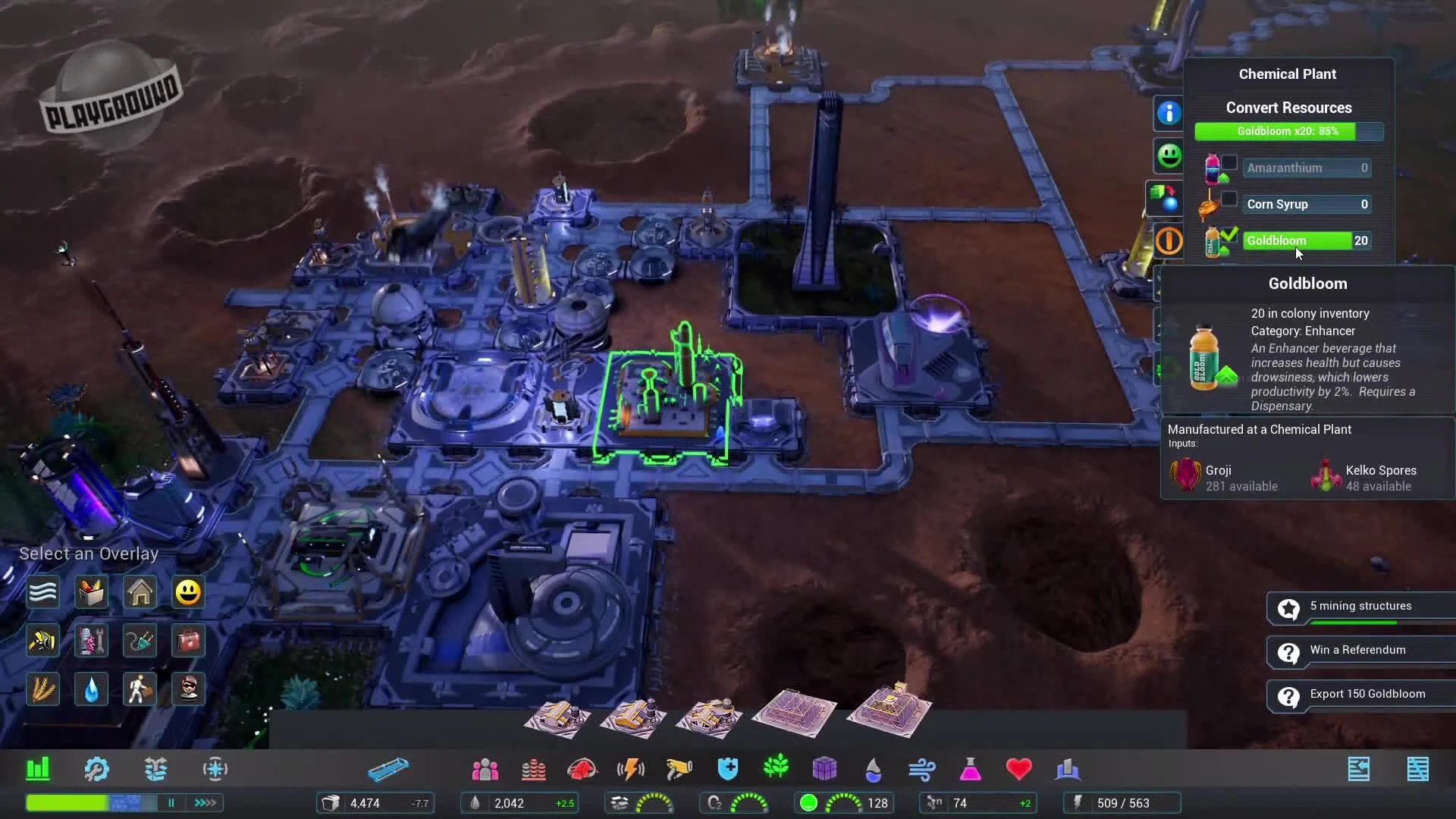Viewport: 1456px width, 819px height.
Task: Open the Housing overlay
Action: 140,592
